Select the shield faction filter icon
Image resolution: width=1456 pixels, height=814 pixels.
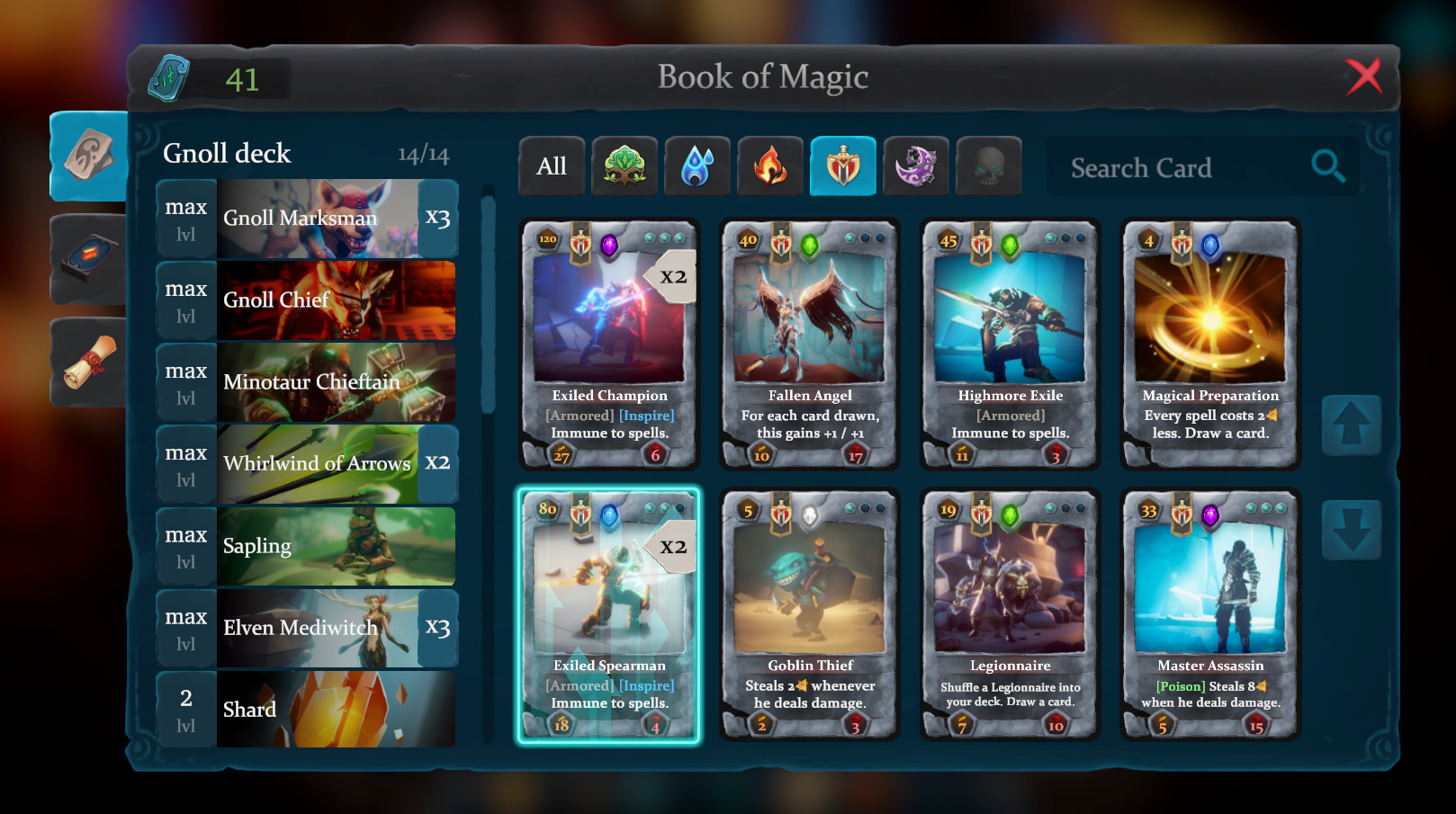(x=843, y=165)
